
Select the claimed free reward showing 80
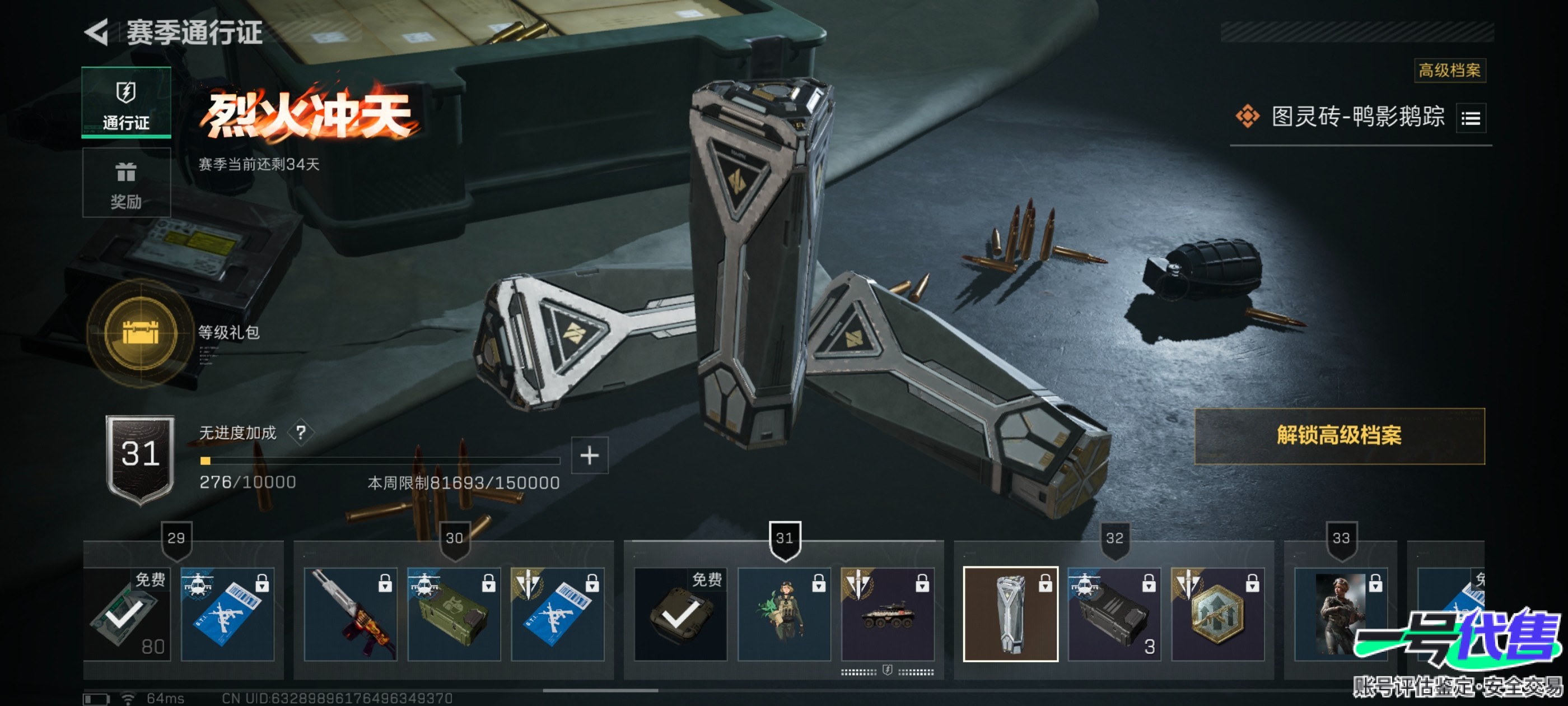[127, 614]
